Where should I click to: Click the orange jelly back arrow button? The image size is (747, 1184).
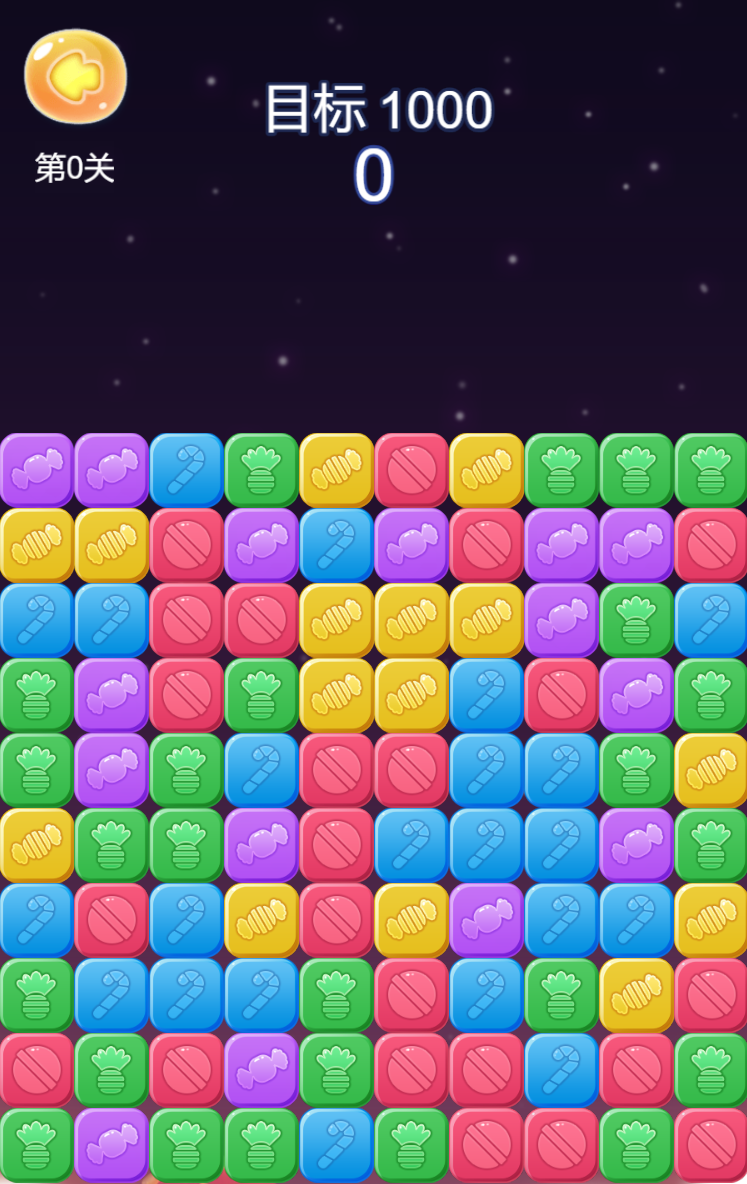75,76
